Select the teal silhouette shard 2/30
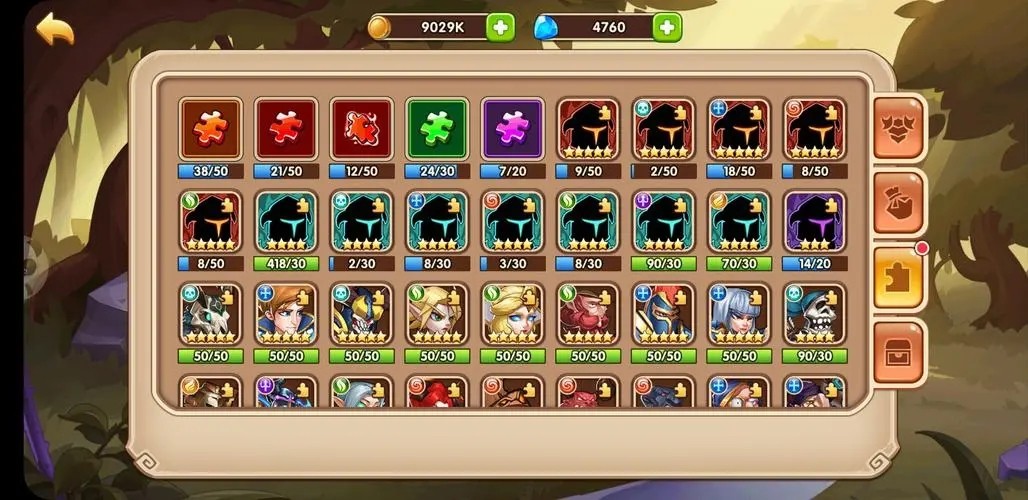 [x=361, y=222]
